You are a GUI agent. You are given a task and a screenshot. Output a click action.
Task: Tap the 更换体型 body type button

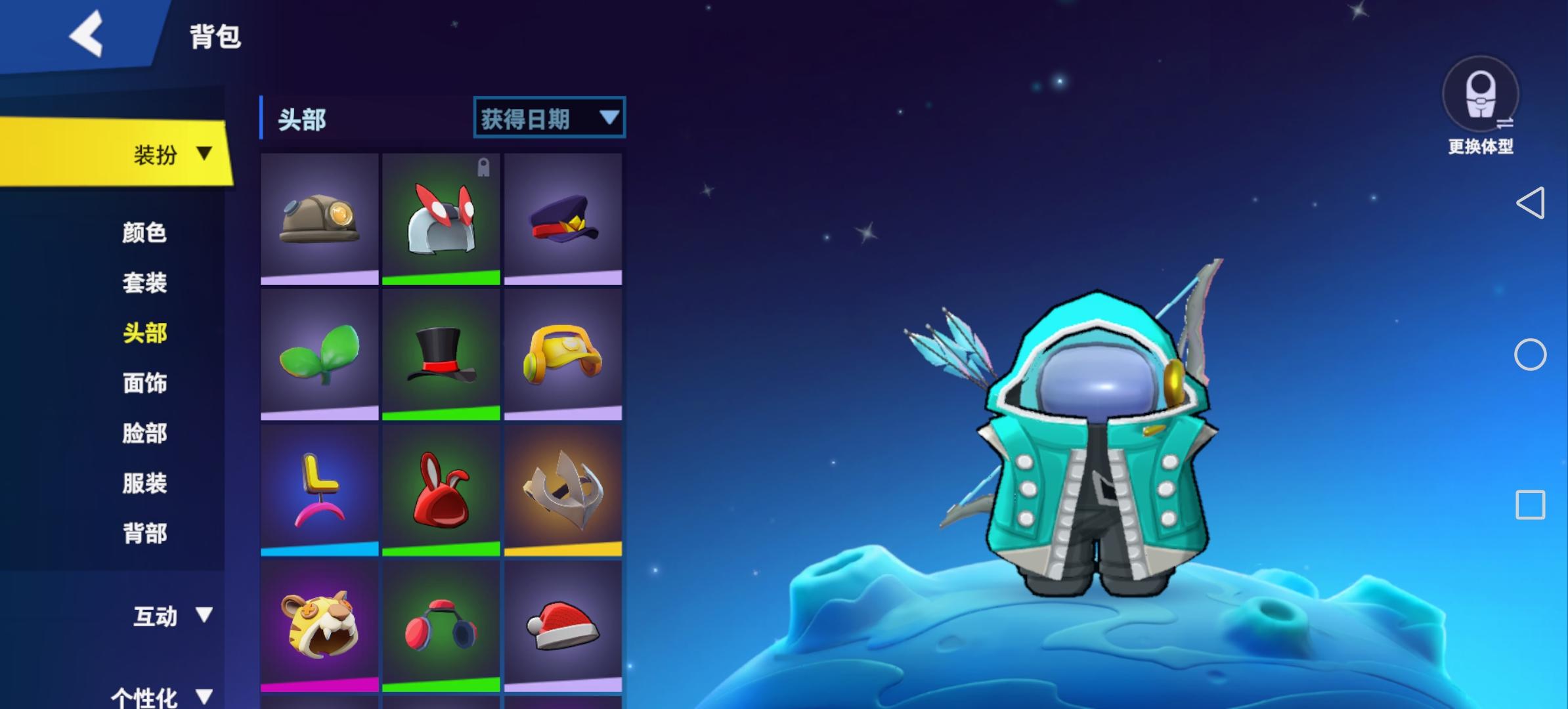click(x=1481, y=105)
